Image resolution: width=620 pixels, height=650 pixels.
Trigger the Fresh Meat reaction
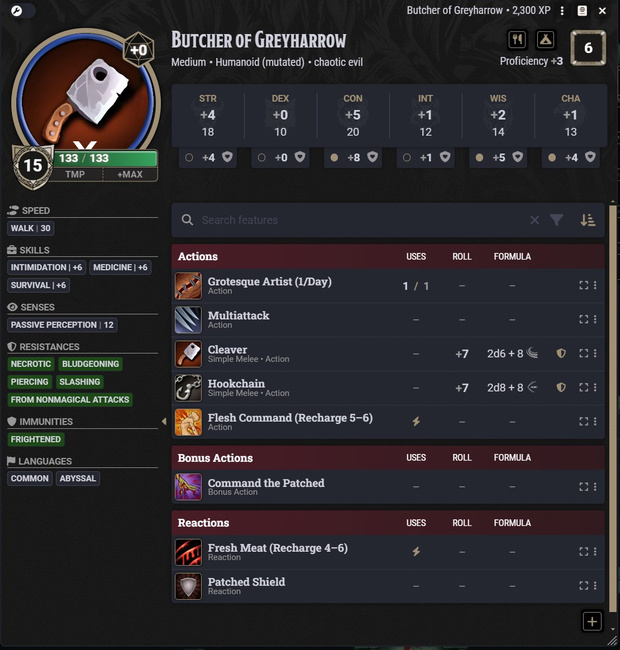coord(189,552)
